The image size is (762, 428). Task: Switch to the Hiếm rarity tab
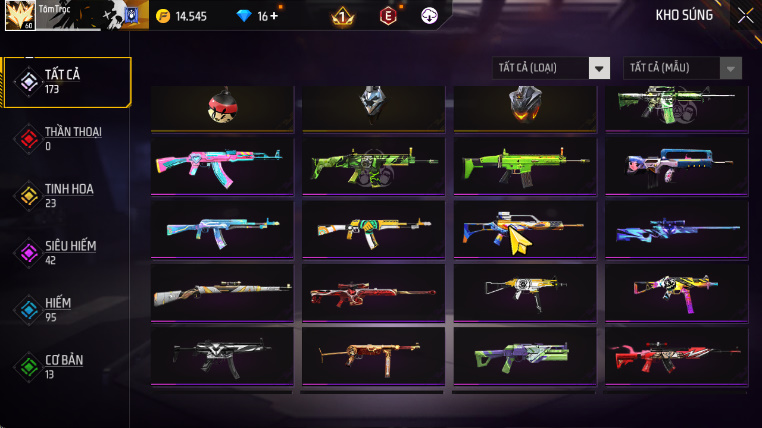point(60,309)
